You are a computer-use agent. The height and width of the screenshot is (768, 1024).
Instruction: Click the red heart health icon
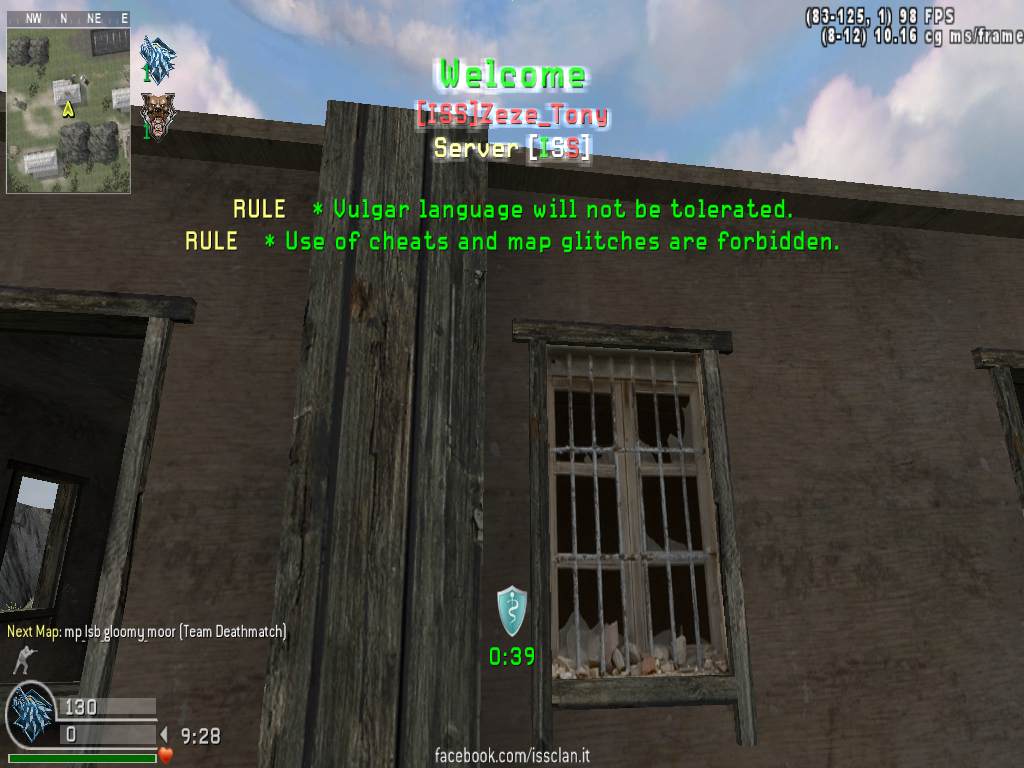coord(166,755)
